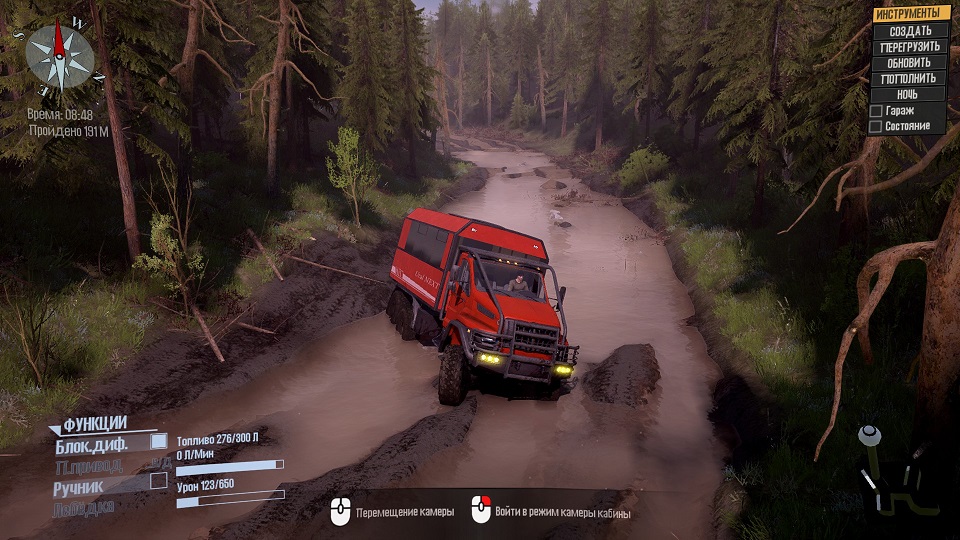
Task: Select the greyed-out П.привод all-wheel drive function
Action: (x=89, y=465)
